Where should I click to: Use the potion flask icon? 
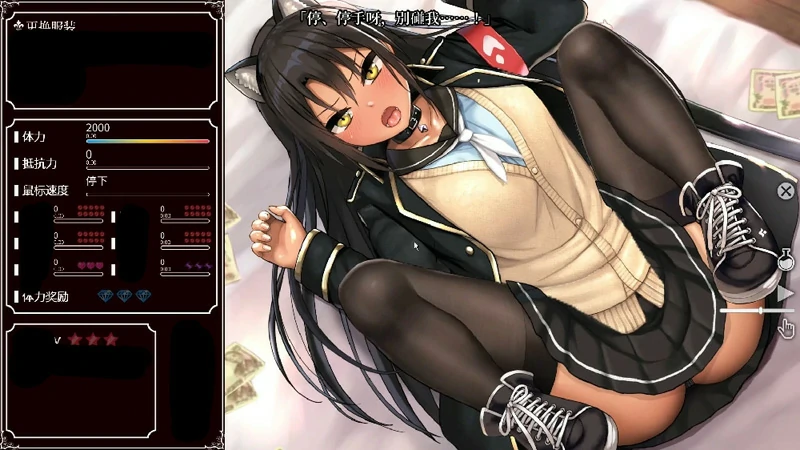tap(787, 260)
